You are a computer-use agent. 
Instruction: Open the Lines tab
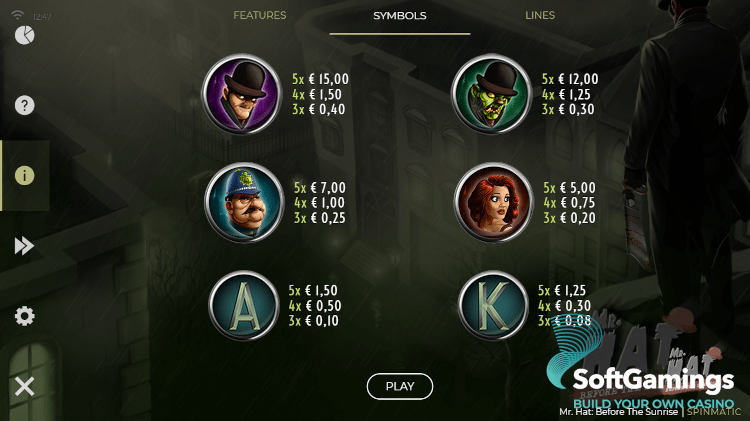tap(540, 16)
